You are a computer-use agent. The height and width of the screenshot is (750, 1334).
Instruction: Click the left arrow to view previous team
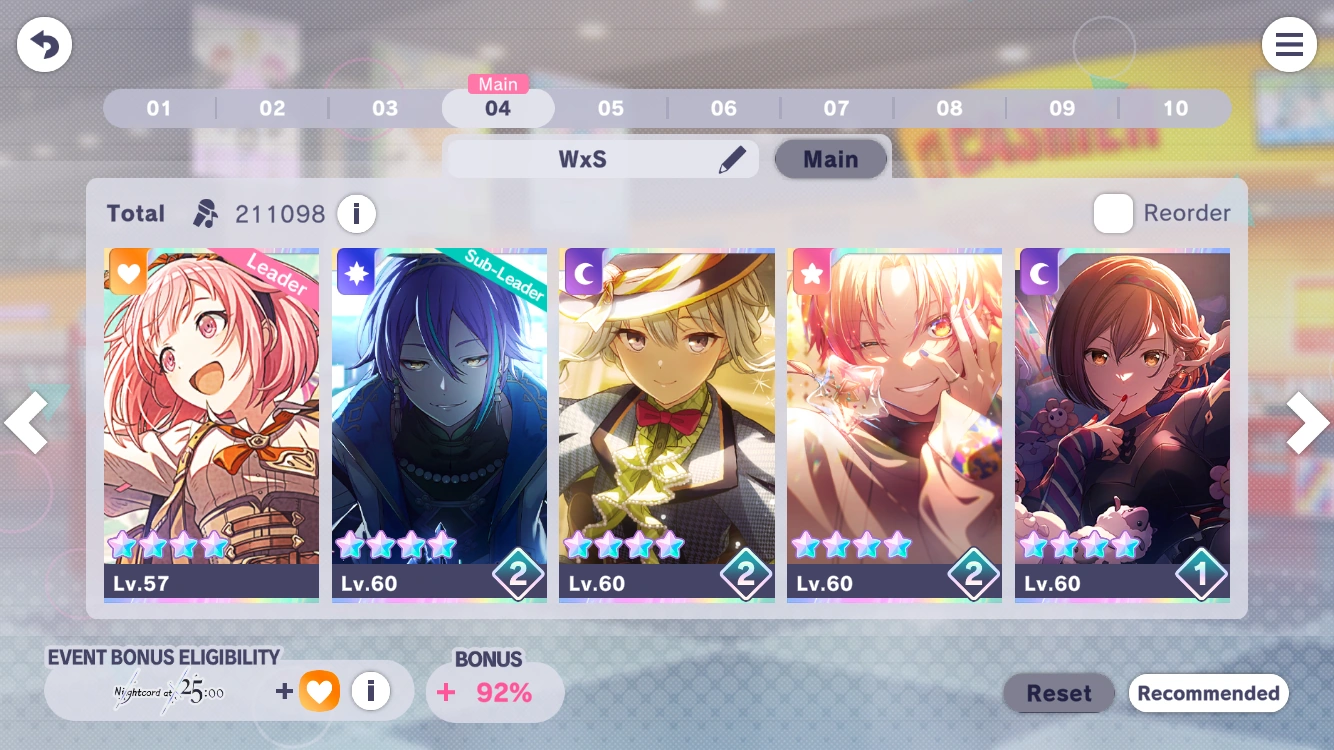(x=27, y=423)
